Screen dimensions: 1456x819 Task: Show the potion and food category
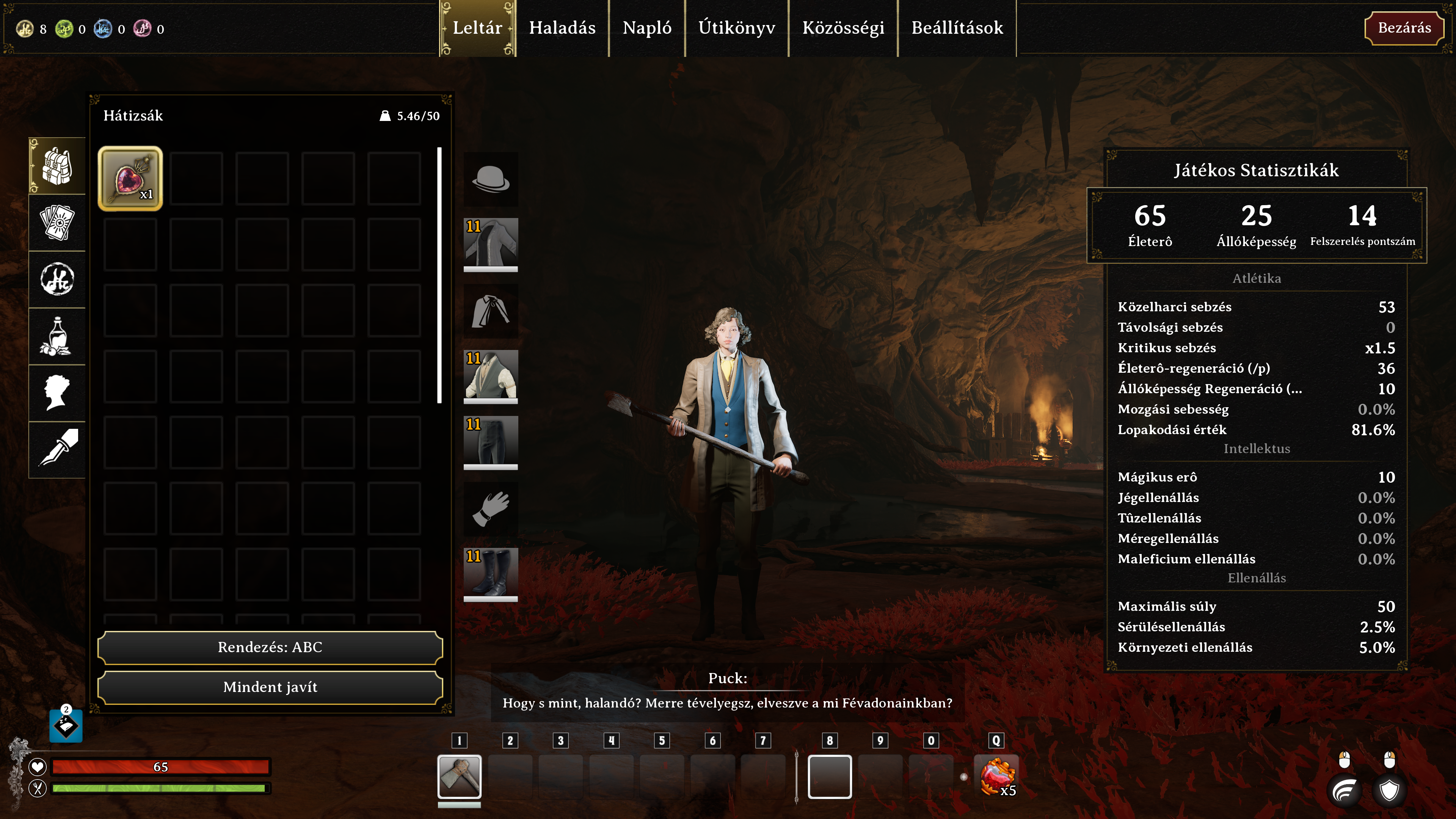57,336
